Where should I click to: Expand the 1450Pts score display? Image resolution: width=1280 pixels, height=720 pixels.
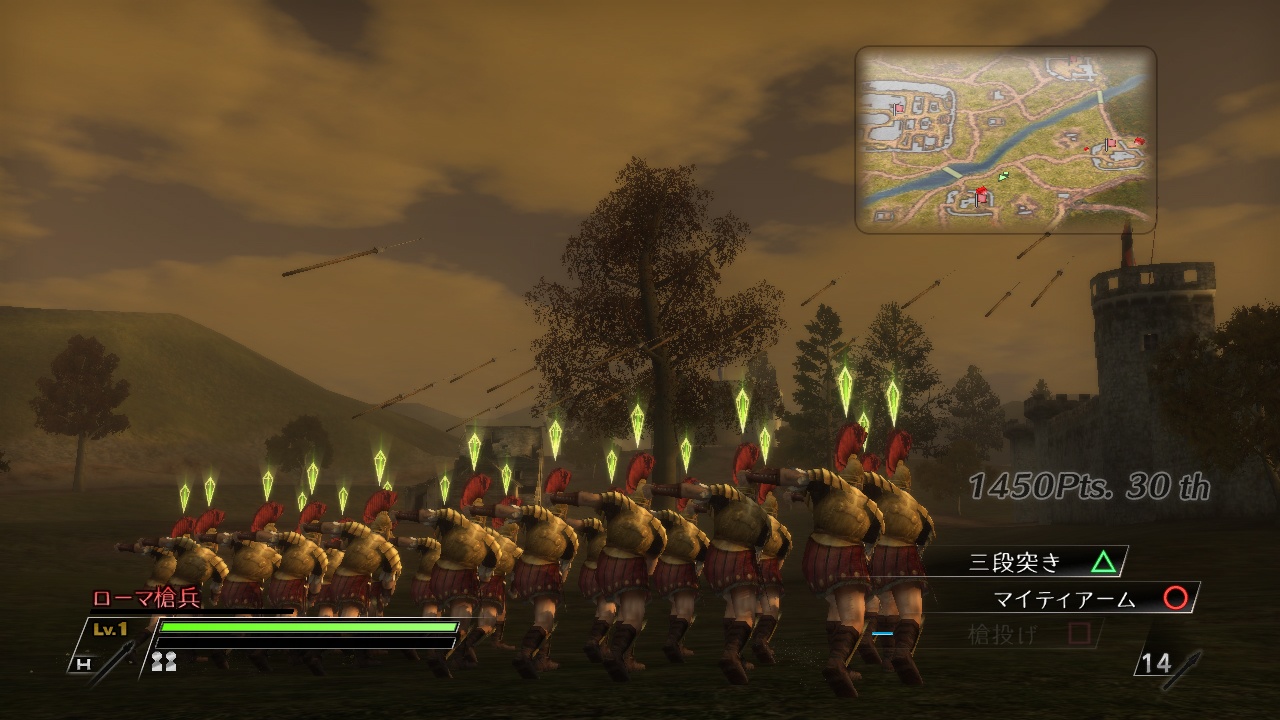tap(1088, 486)
